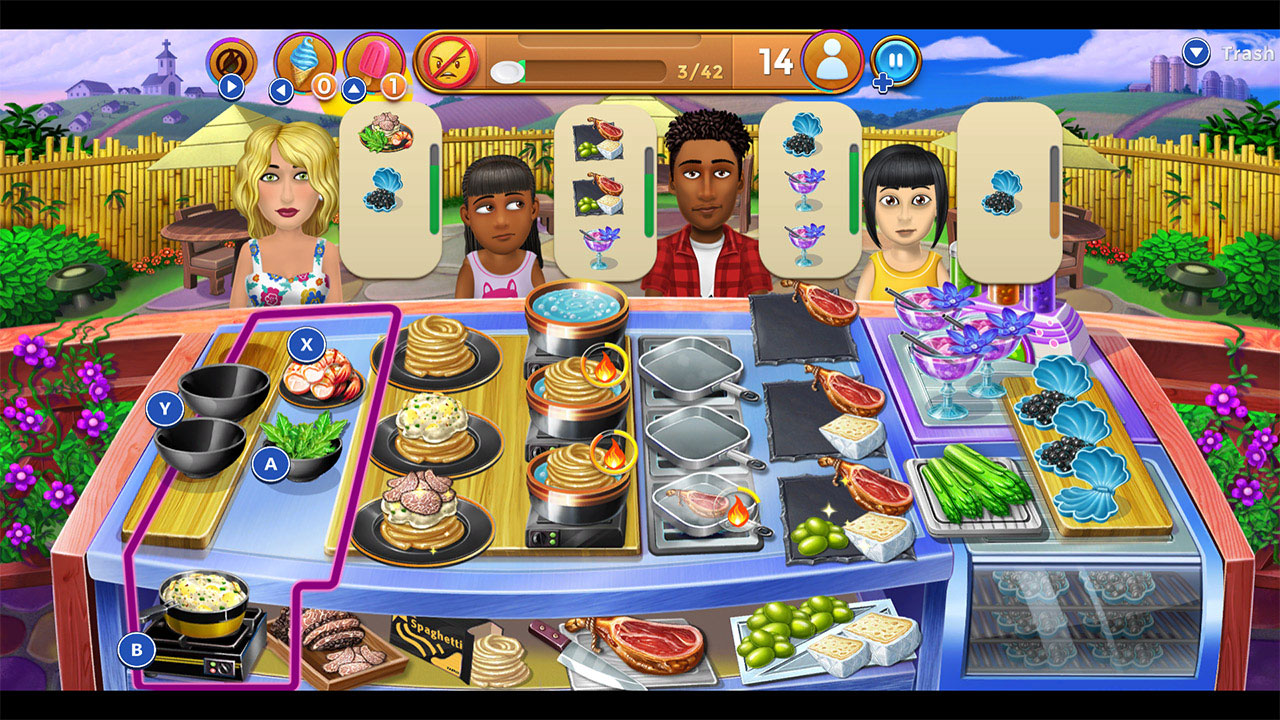The width and height of the screenshot is (1280, 720).
Task: Click the left chevron under the ice cream icon
Action: click(x=283, y=88)
